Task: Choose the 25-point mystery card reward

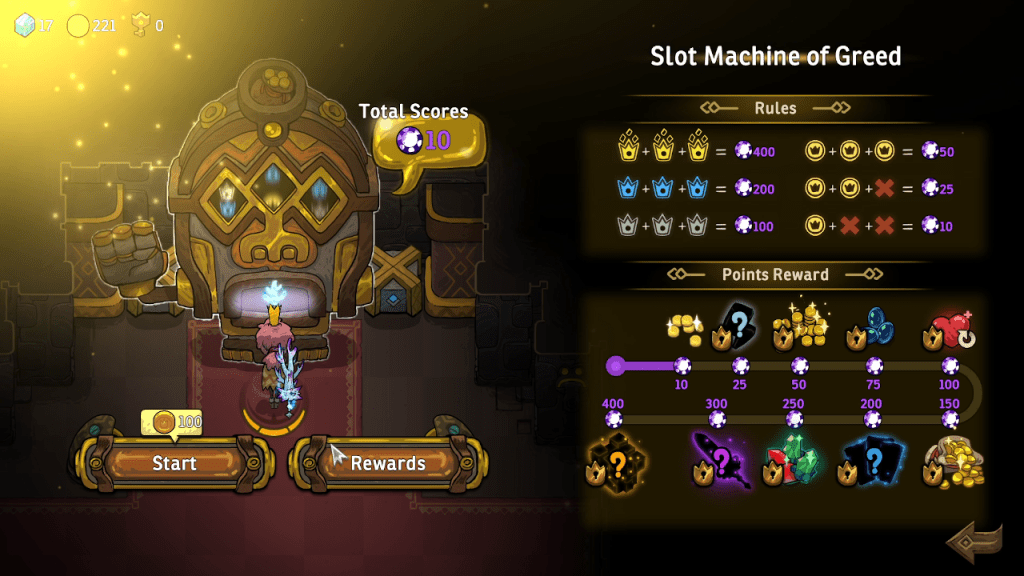Action: click(x=738, y=328)
